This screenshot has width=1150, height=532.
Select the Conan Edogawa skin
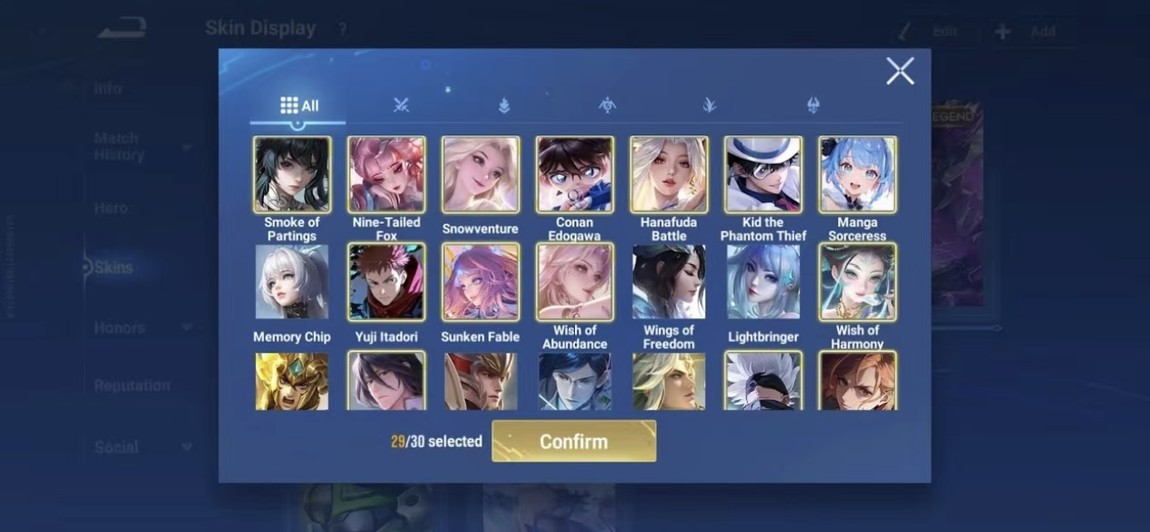574,175
